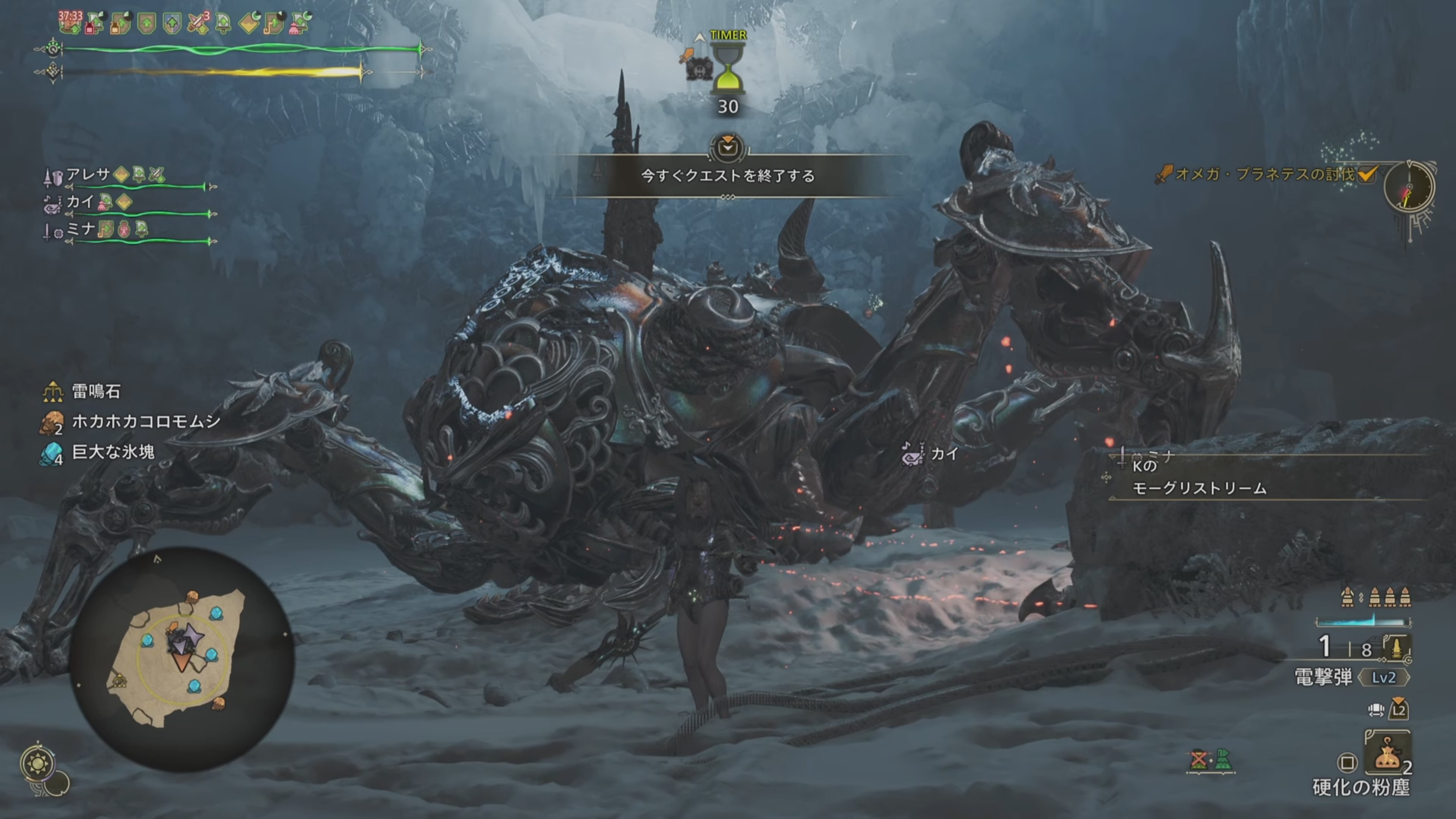This screenshot has width=1456, height=819.
Task: Click the 雷鳴石 gathering entry
Action: click(96, 391)
